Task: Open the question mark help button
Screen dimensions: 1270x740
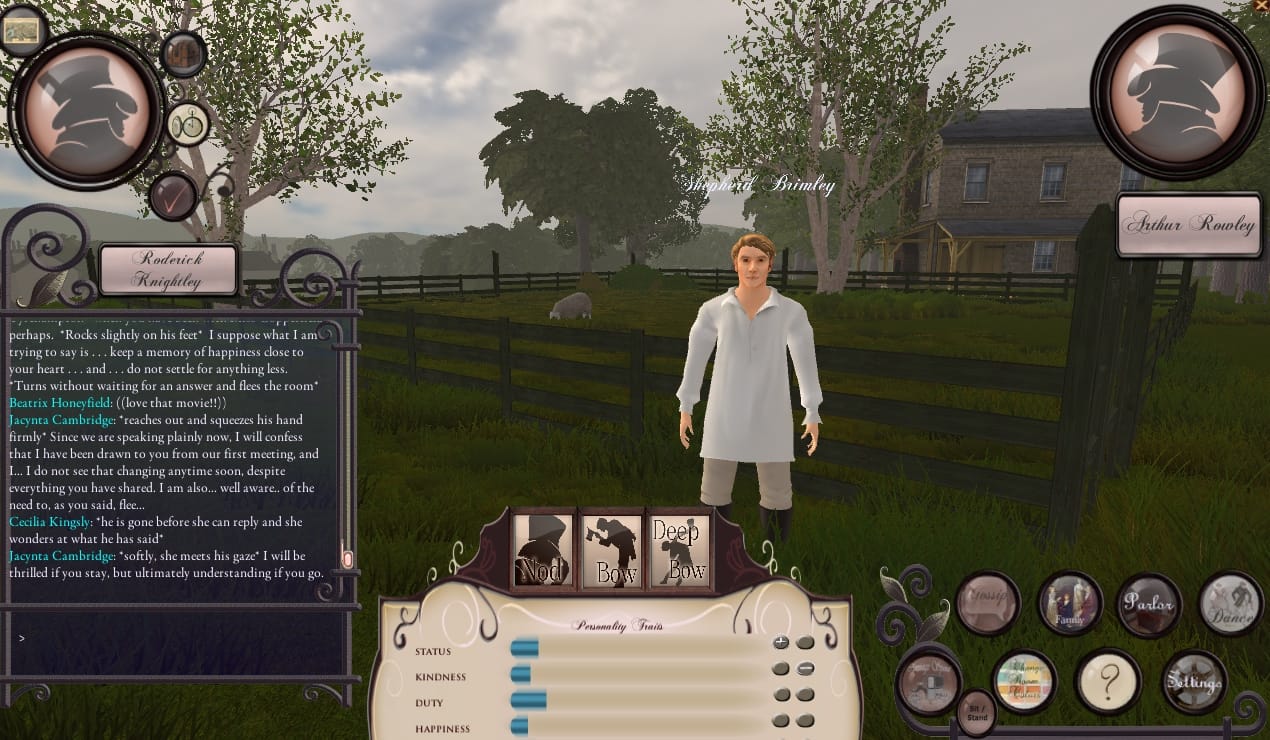Action: [x=1108, y=683]
